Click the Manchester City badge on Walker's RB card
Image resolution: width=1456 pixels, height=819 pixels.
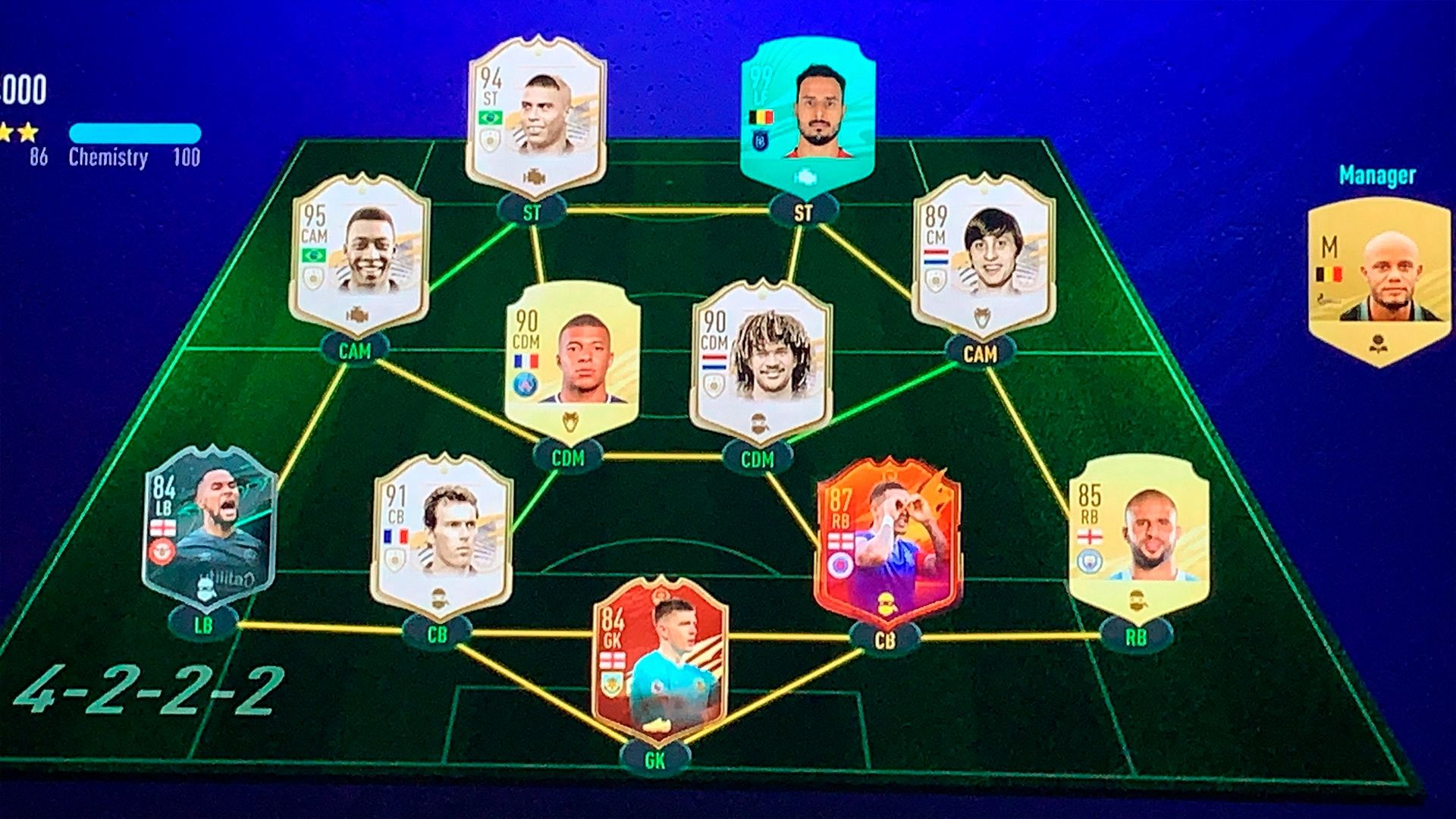point(1089,561)
